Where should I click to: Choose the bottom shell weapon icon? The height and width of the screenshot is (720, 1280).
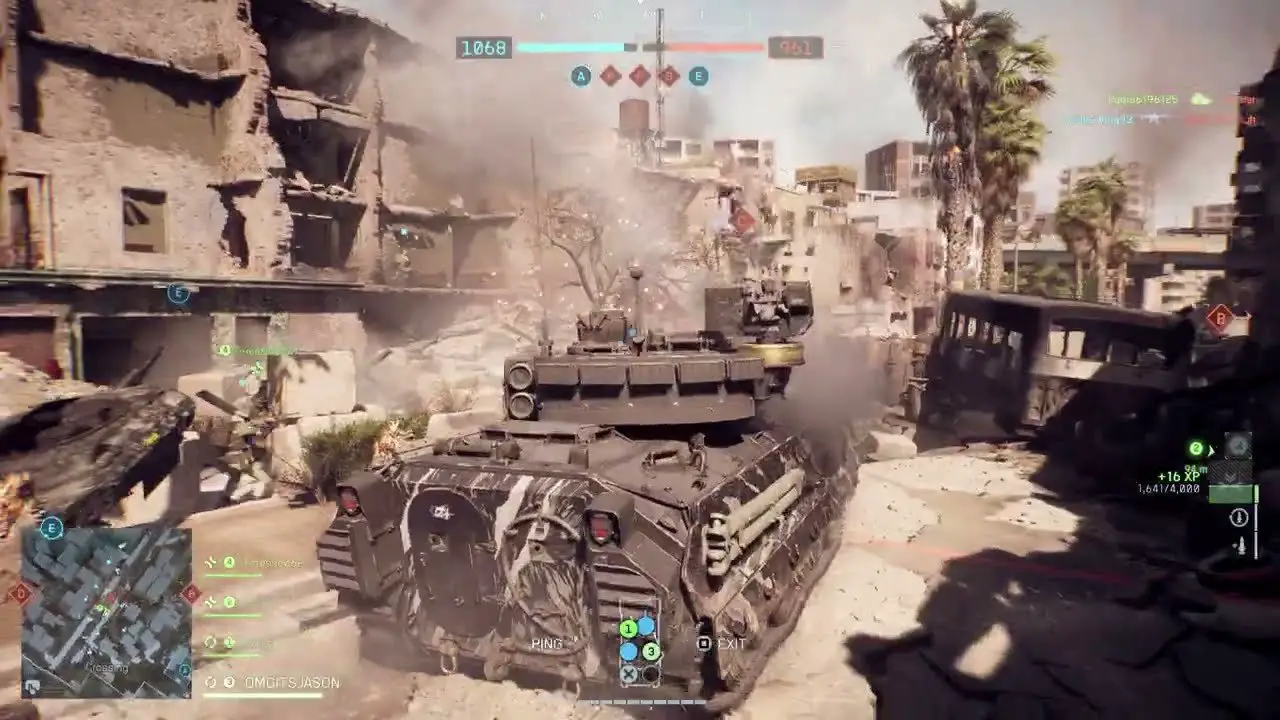coord(1239,547)
